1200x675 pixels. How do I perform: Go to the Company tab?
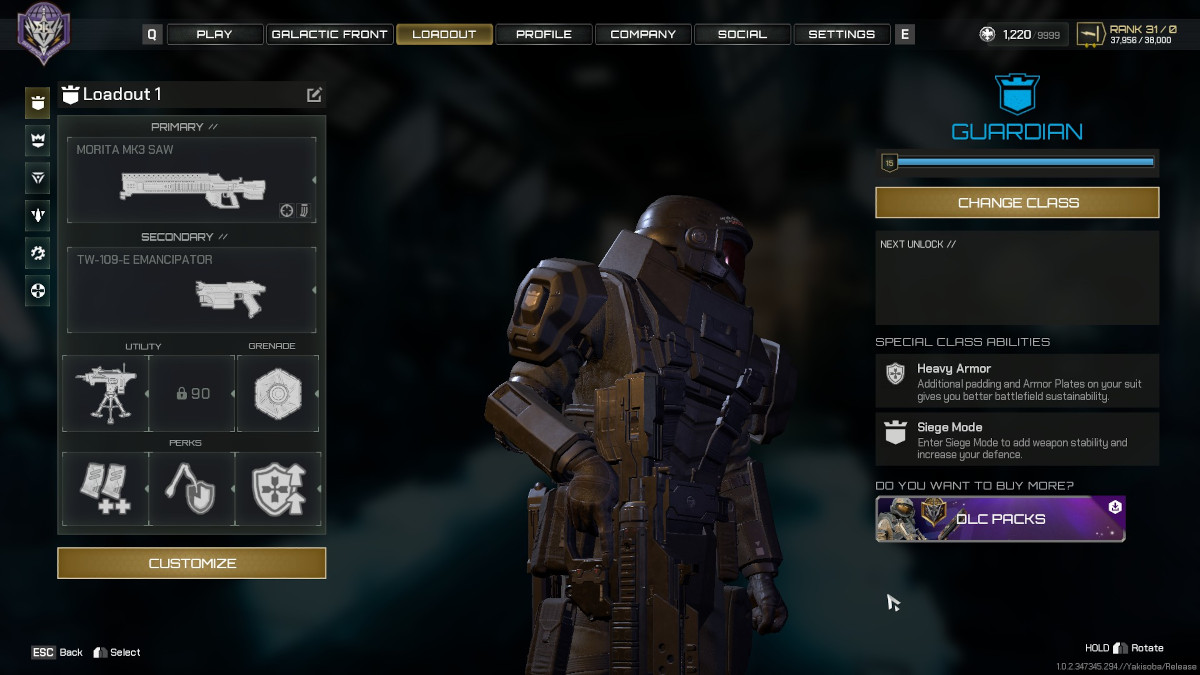pos(643,34)
